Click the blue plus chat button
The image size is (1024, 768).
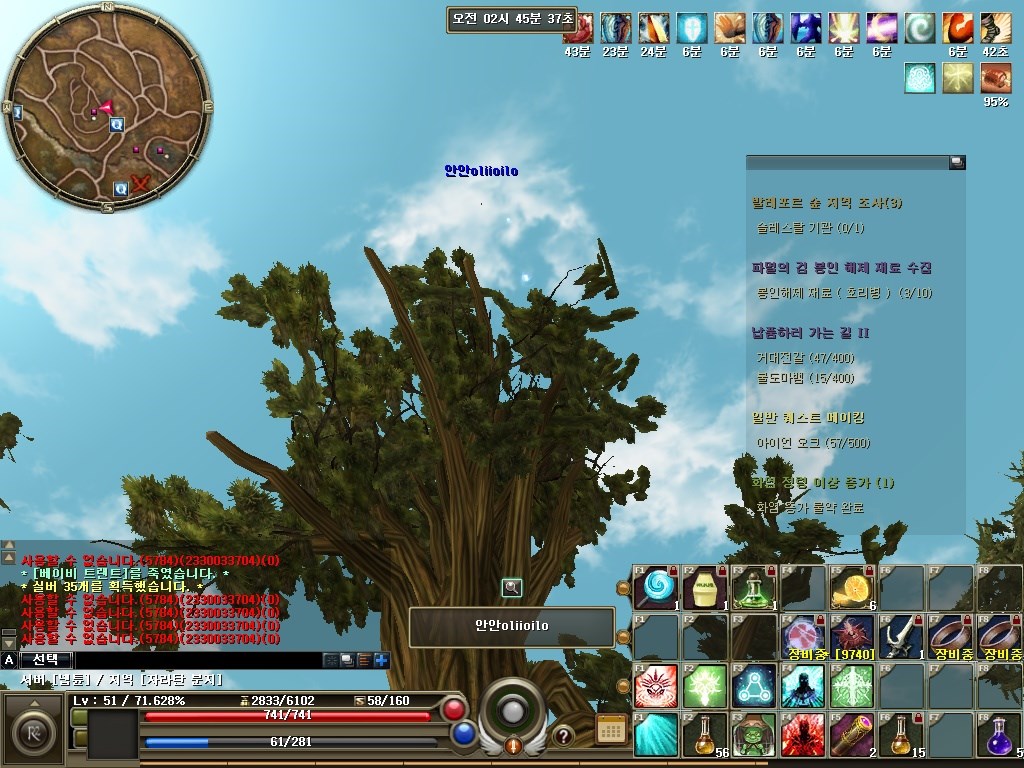(382, 660)
